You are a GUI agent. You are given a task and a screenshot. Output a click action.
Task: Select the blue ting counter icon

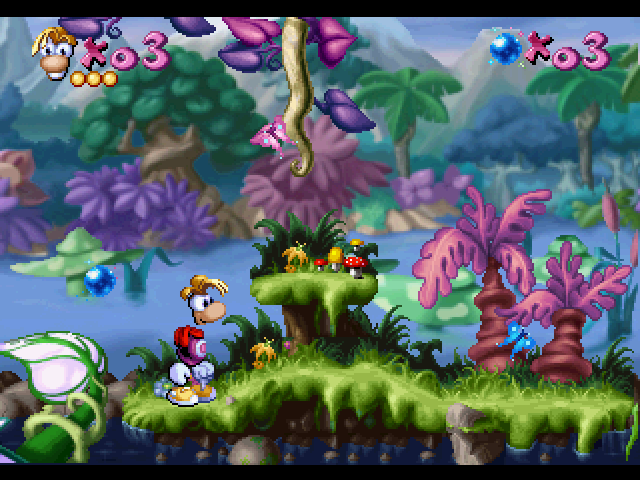click(x=505, y=47)
